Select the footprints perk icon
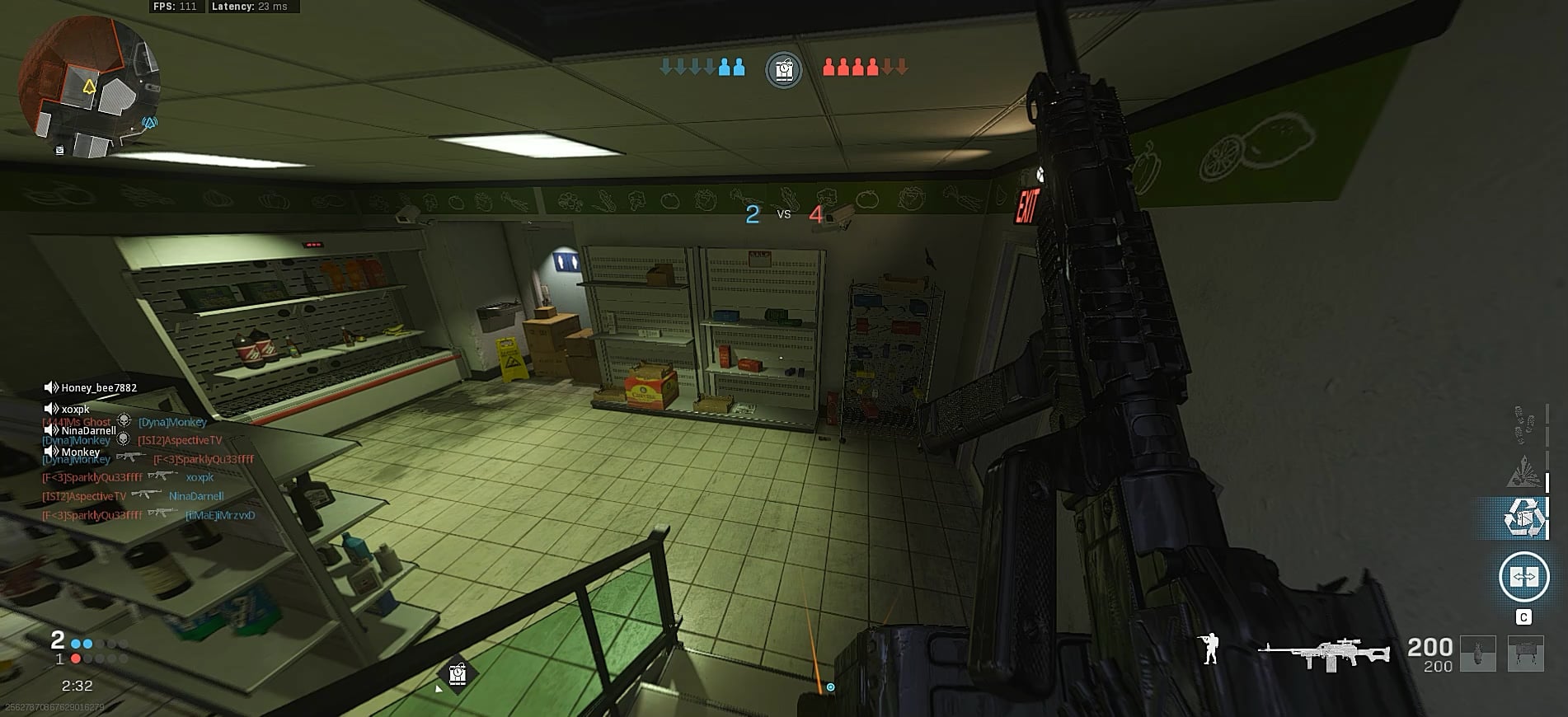Screen dimensions: 1568x717 [1524, 424]
